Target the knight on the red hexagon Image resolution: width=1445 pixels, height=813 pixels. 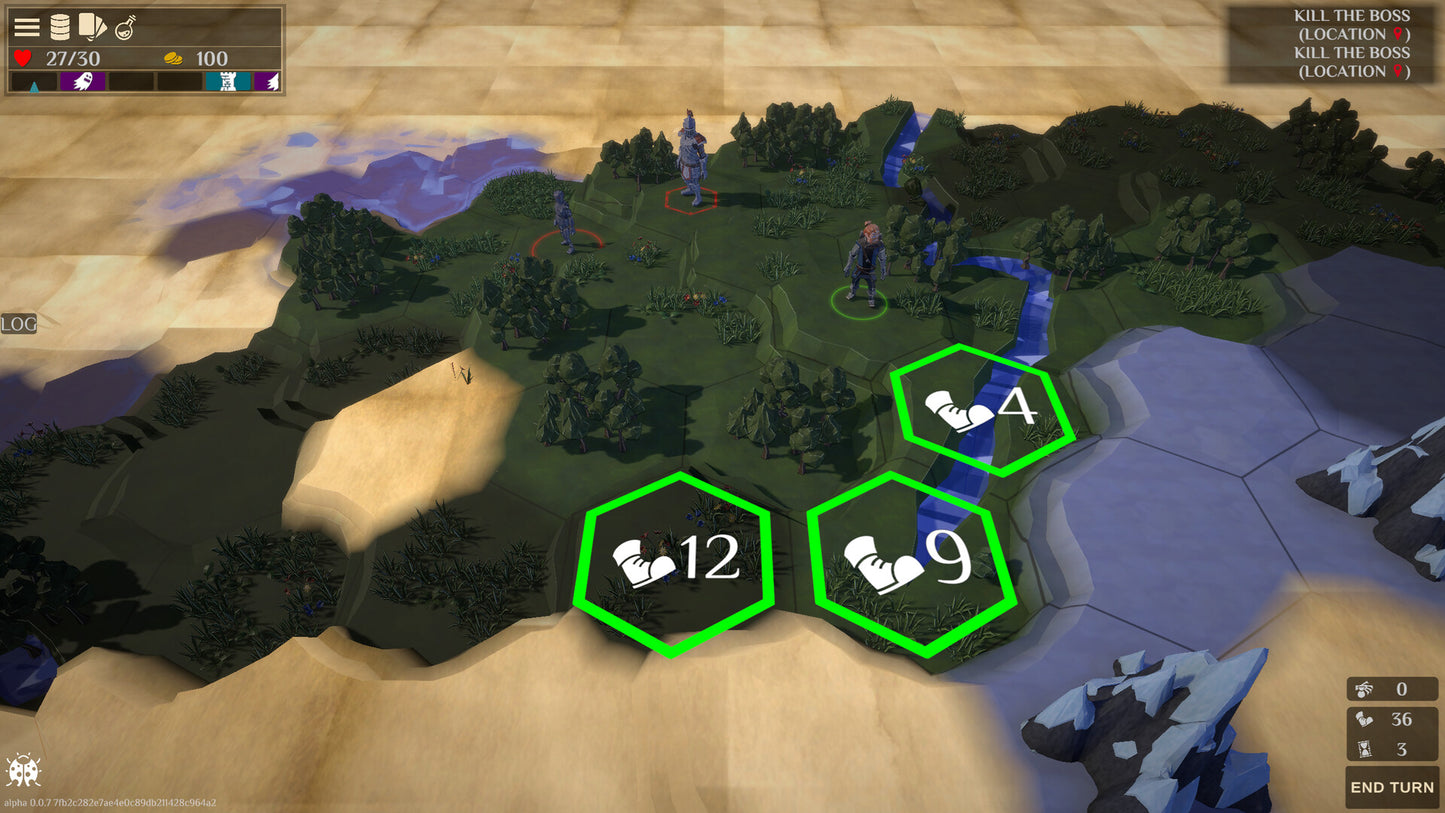pyautogui.click(x=690, y=160)
